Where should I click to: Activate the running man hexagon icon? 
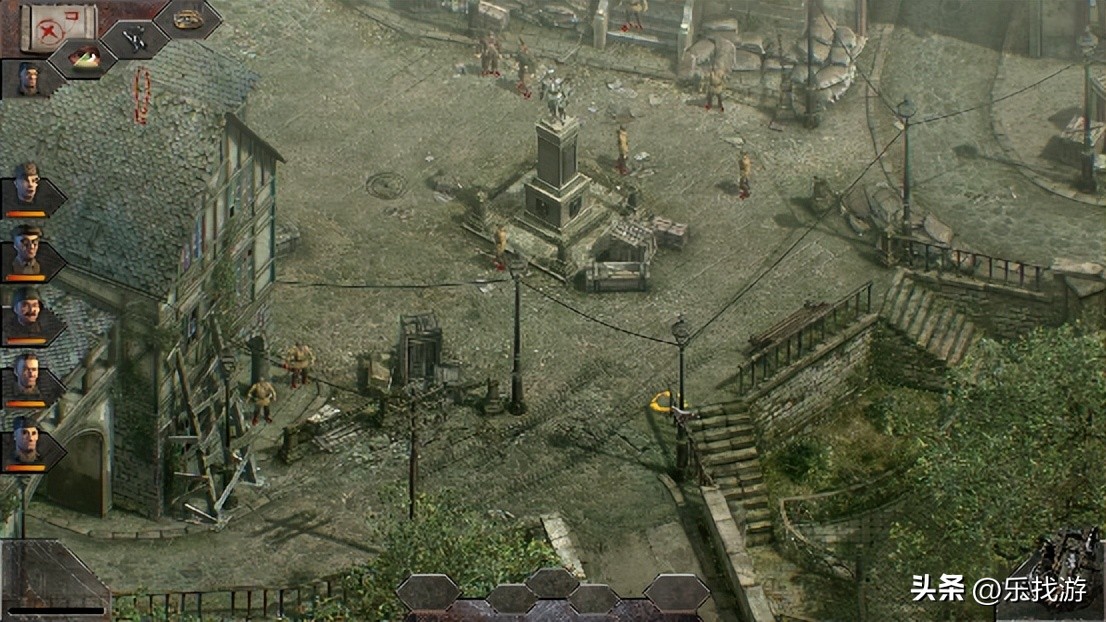pos(136,38)
